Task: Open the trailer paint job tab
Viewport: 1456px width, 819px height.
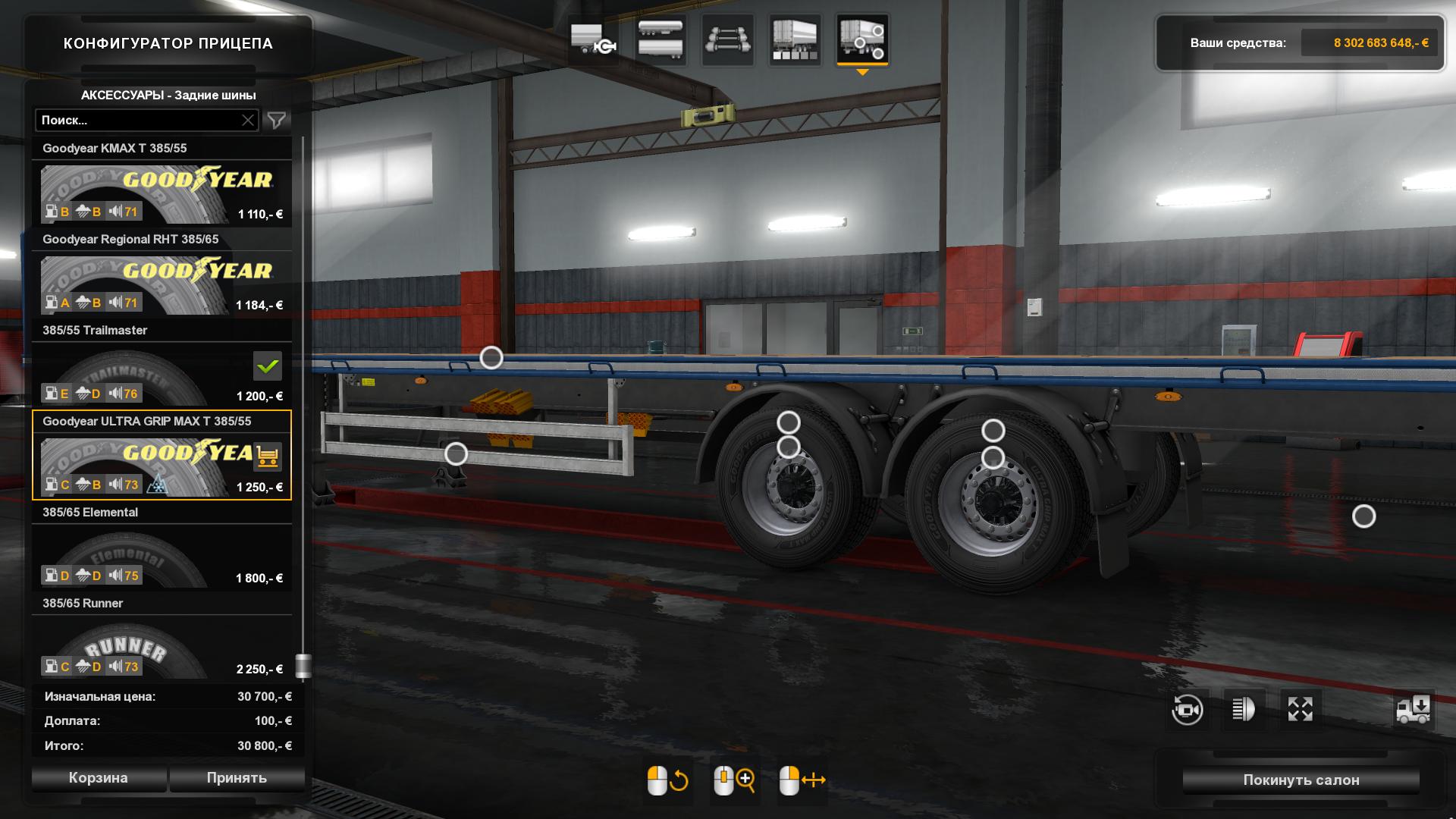Action: click(x=794, y=39)
